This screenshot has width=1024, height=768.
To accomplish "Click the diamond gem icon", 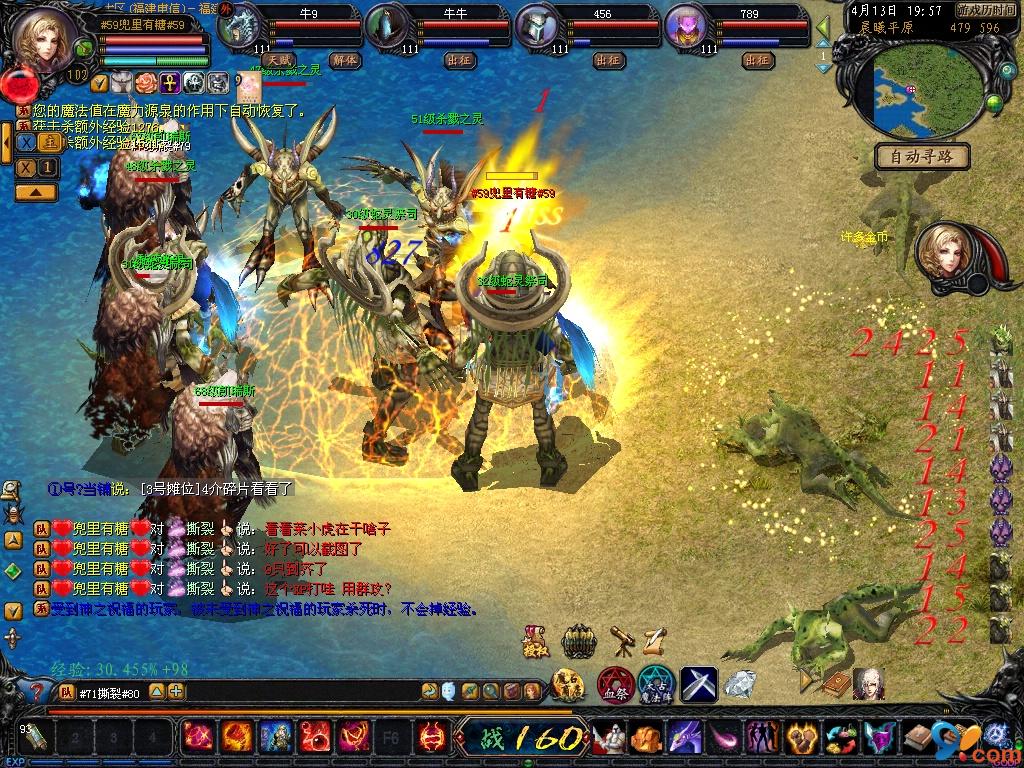I will click(x=740, y=684).
